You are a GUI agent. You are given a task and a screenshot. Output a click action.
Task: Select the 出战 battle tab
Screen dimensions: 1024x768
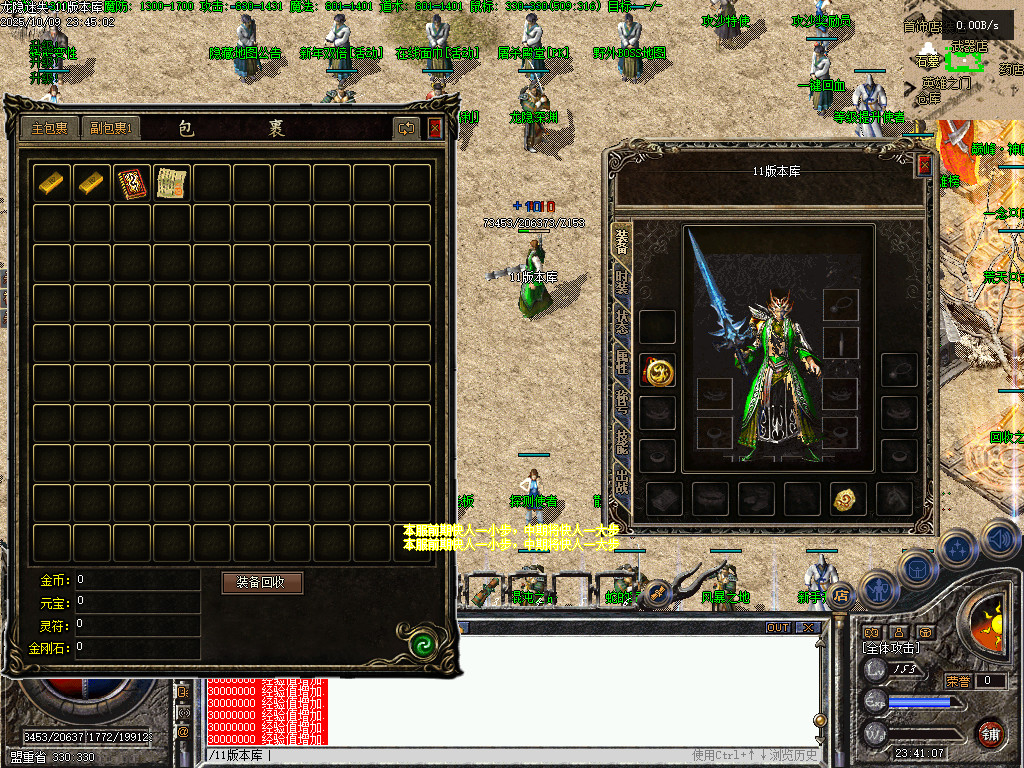click(622, 482)
